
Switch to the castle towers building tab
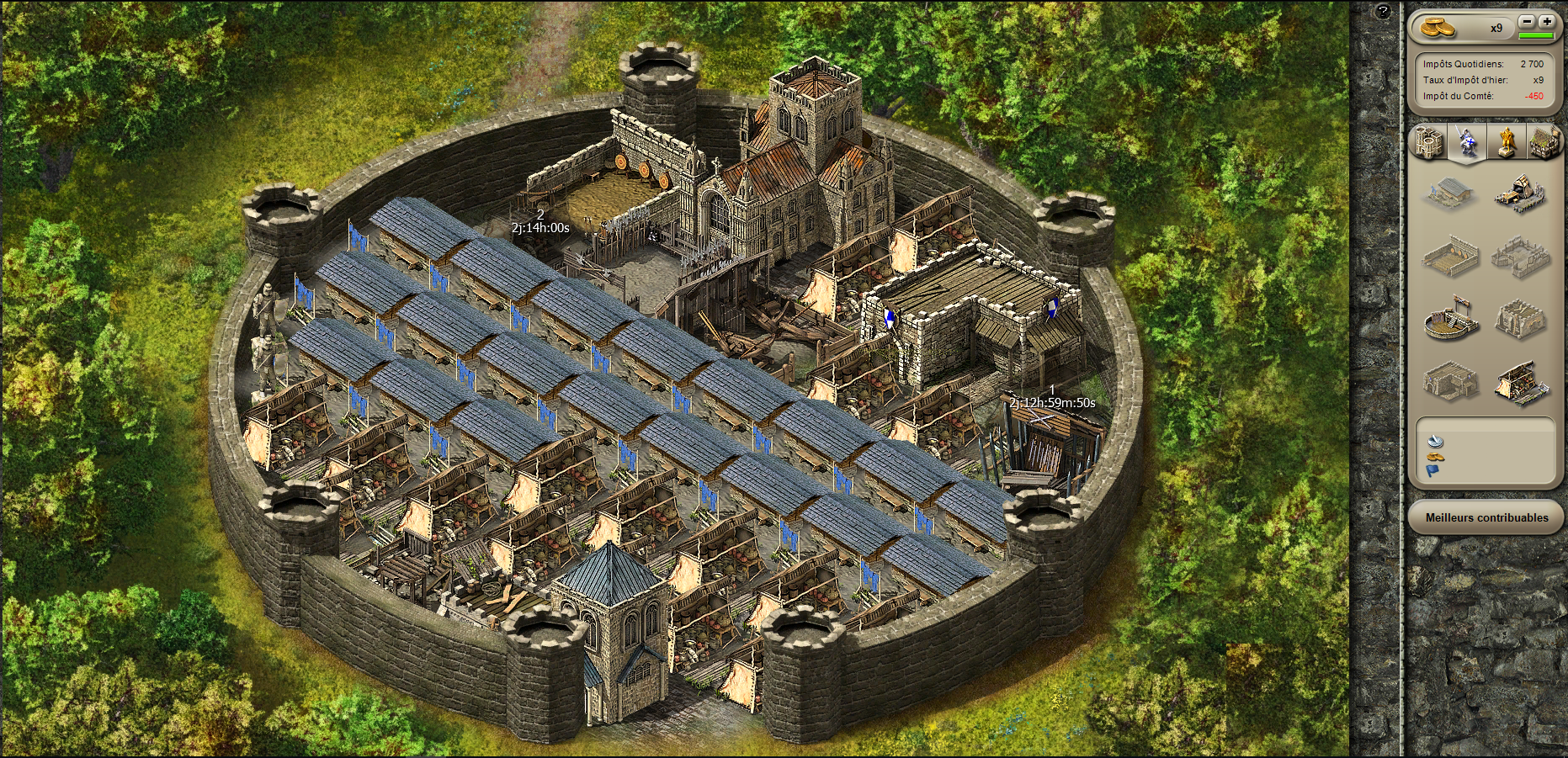[1429, 141]
